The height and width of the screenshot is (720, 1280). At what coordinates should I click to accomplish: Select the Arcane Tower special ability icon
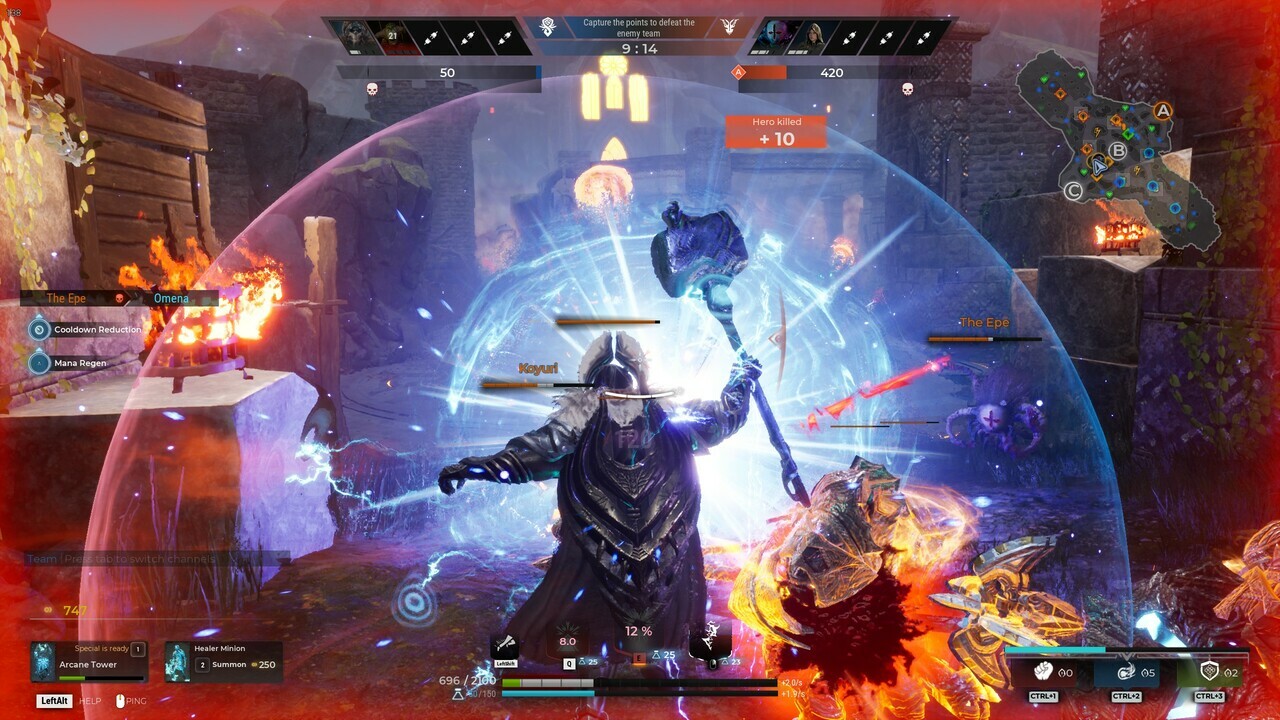[x=43, y=661]
